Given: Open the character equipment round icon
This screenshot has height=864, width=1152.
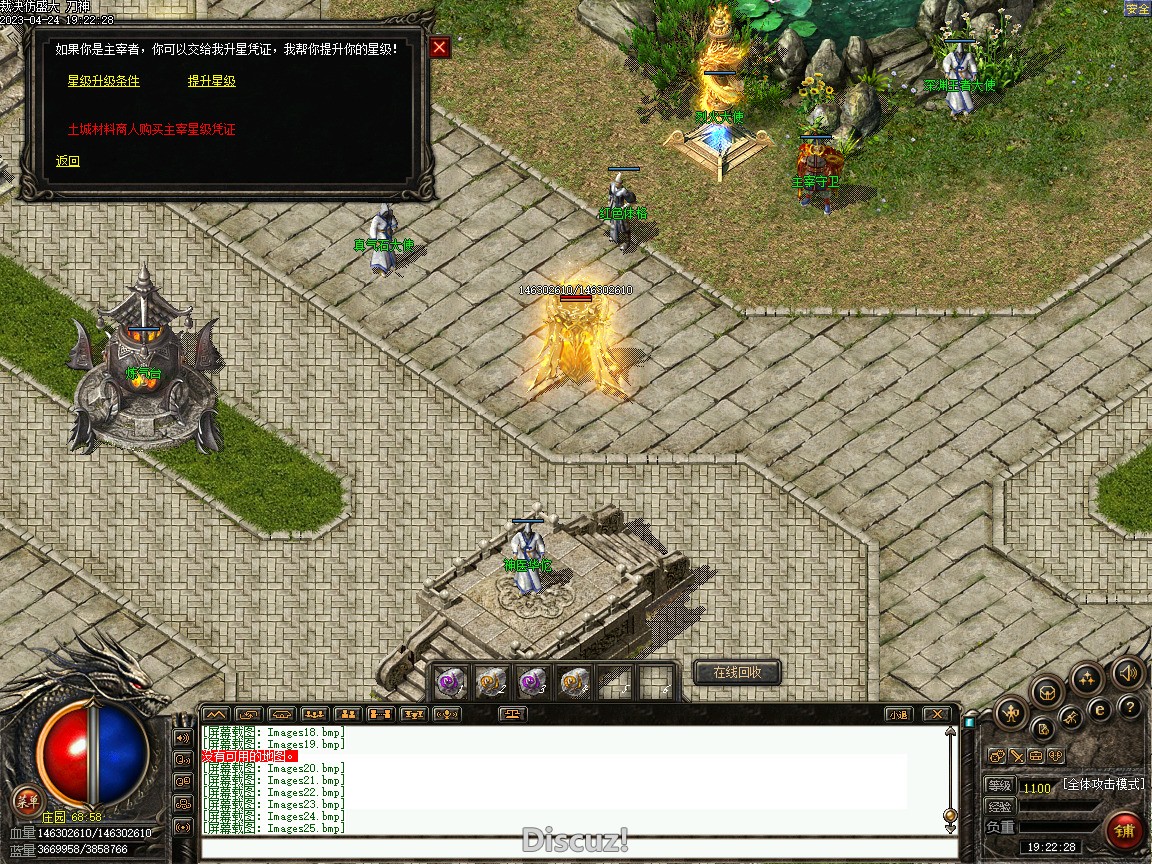Looking at the screenshot, I should (x=1011, y=714).
